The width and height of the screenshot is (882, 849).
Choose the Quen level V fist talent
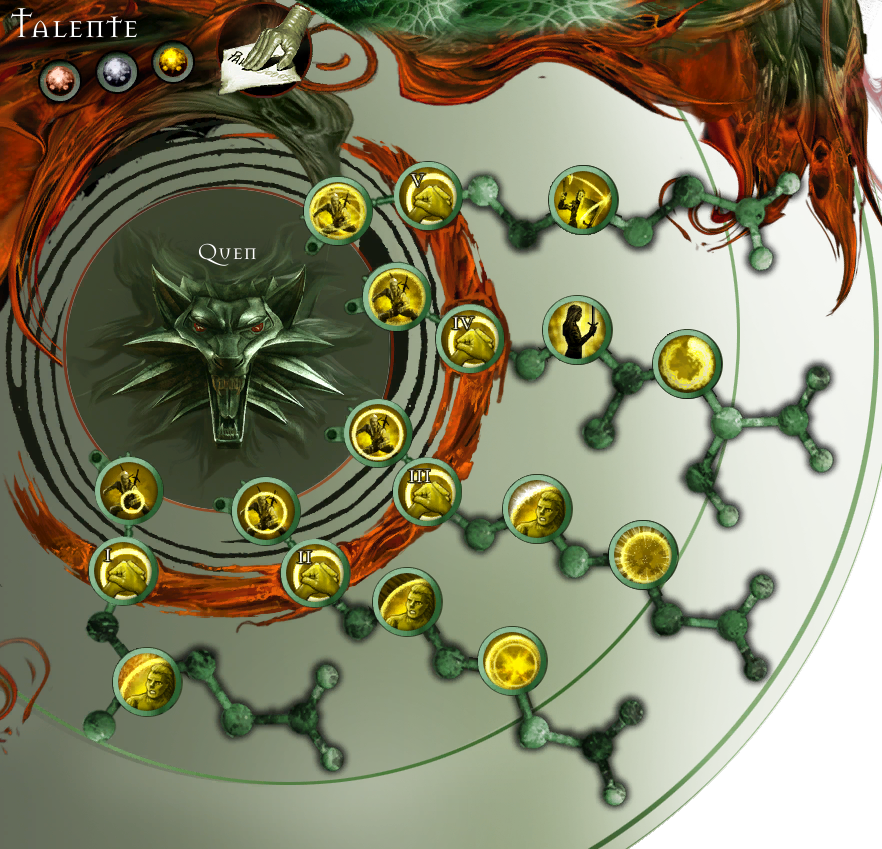(427, 197)
